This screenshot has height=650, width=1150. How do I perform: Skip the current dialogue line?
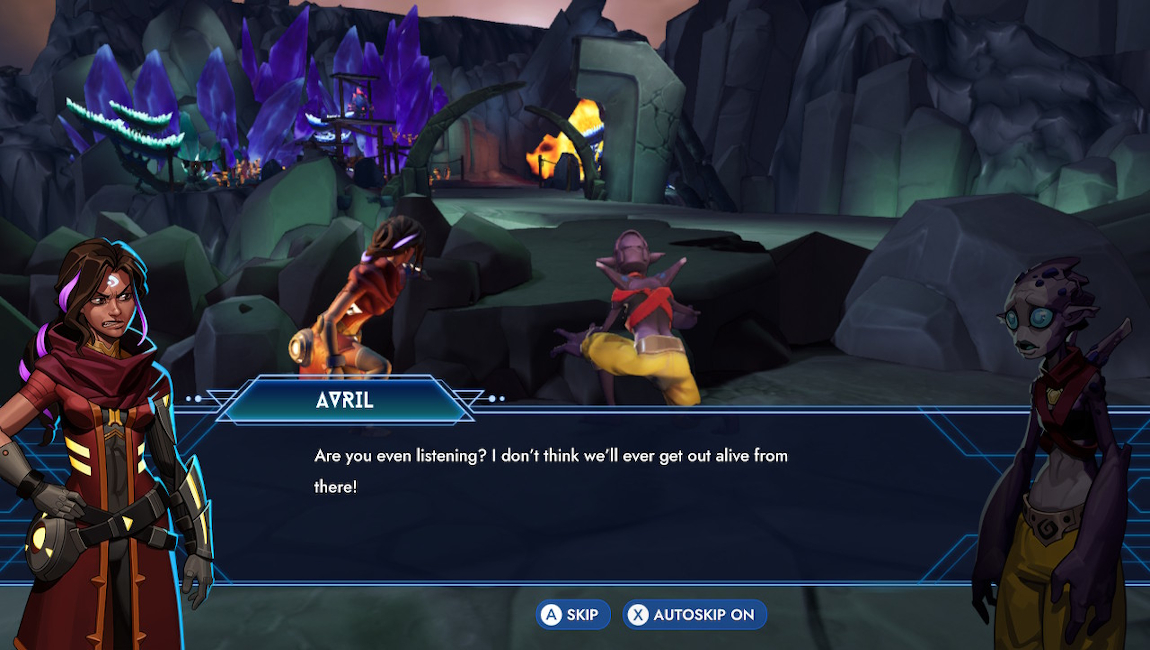(x=572, y=615)
